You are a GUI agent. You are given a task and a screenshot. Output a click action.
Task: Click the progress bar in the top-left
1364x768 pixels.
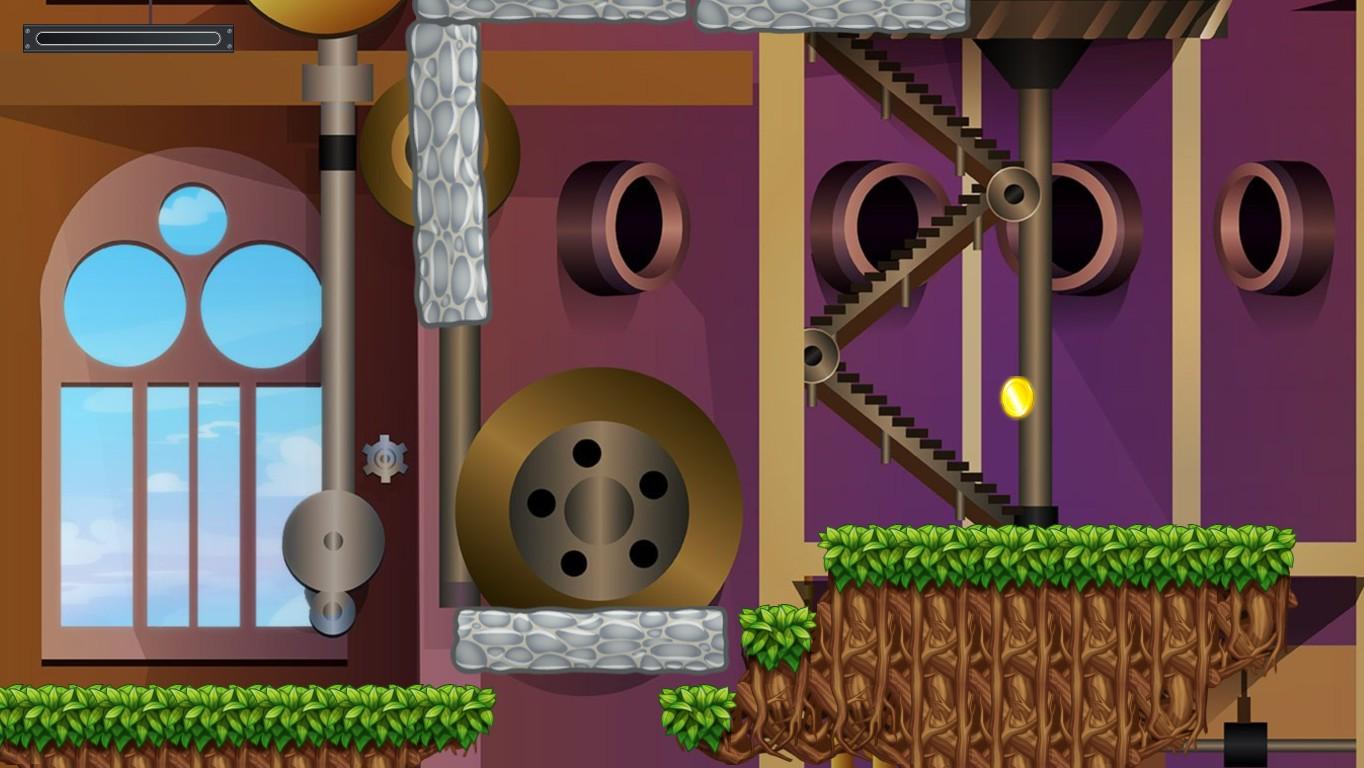click(x=127, y=39)
